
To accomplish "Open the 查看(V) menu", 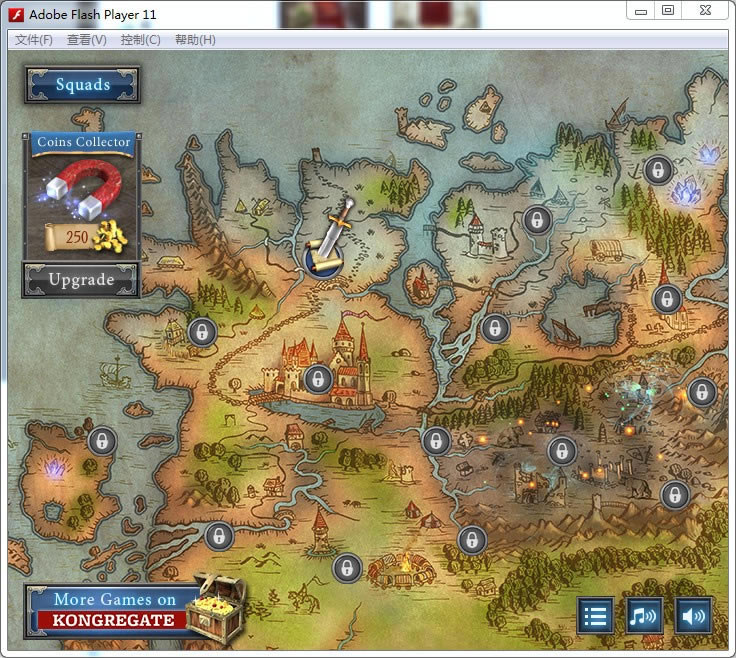I will (87, 40).
